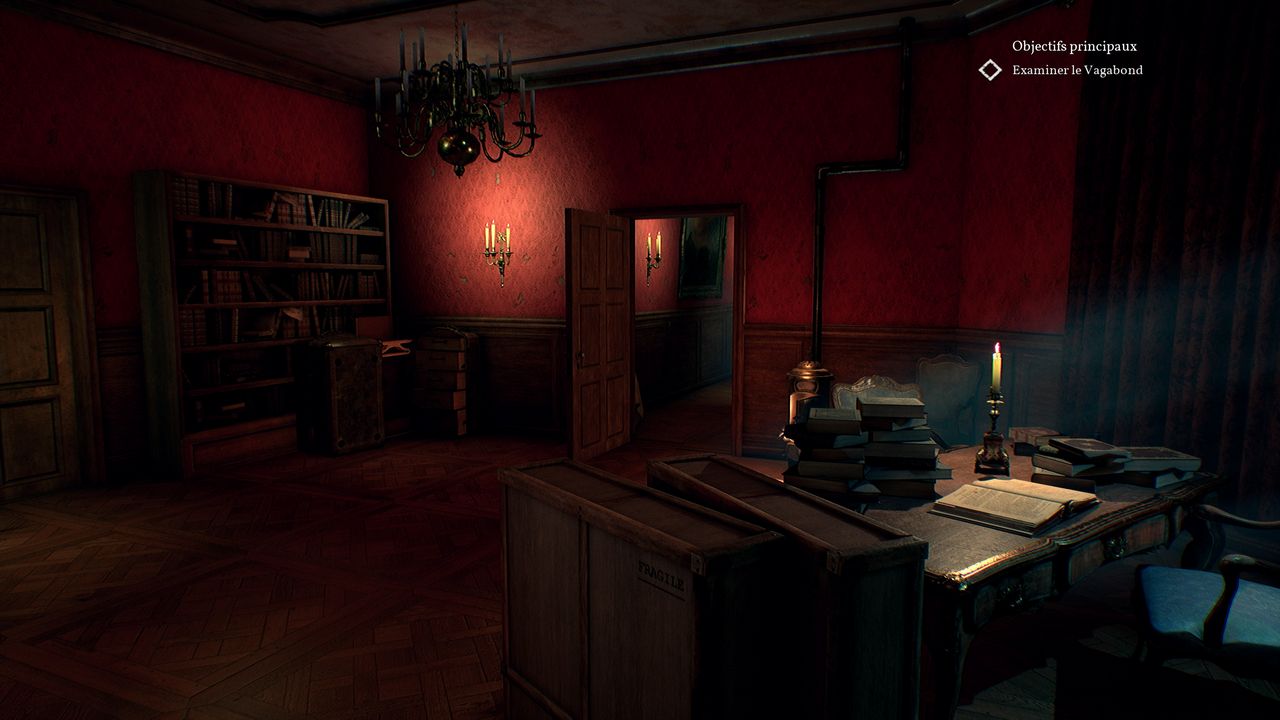Select the 'Examiner le Vagabond' objective
1280x720 pixels.
click(1077, 70)
